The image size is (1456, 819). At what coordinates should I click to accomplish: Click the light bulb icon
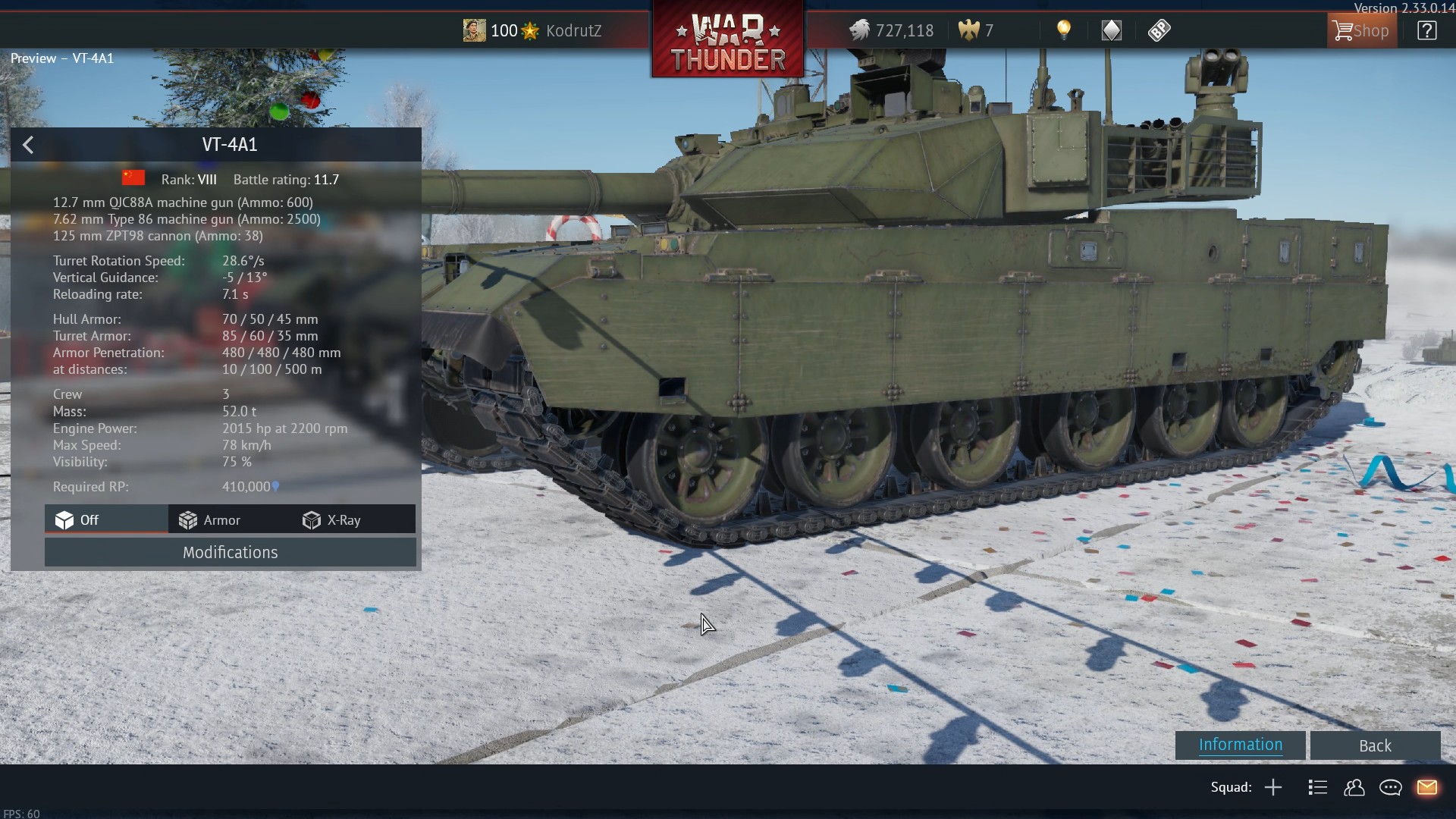[x=1064, y=30]
